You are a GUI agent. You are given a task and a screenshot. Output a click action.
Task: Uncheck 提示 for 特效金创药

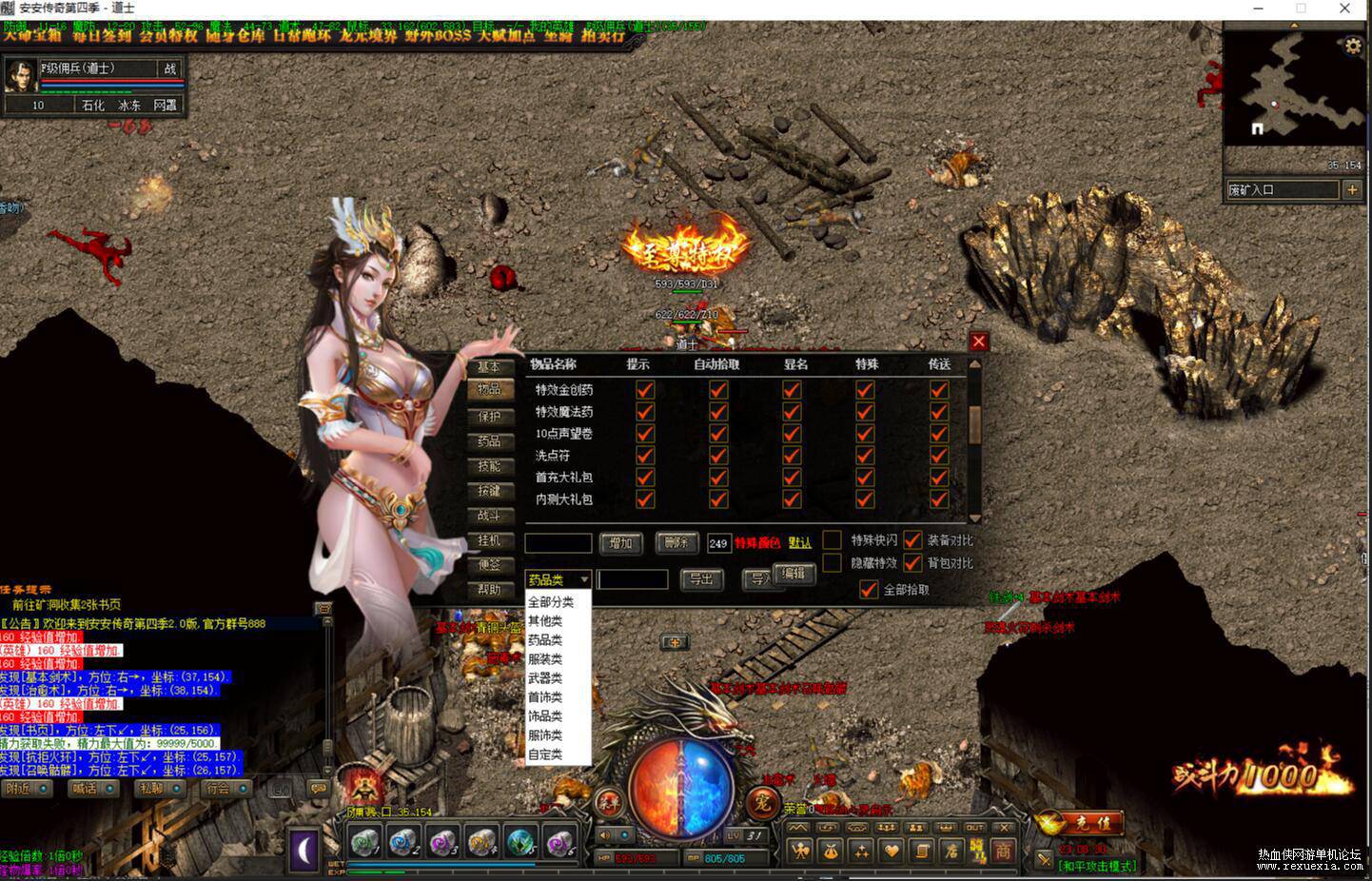pos(645,389)
